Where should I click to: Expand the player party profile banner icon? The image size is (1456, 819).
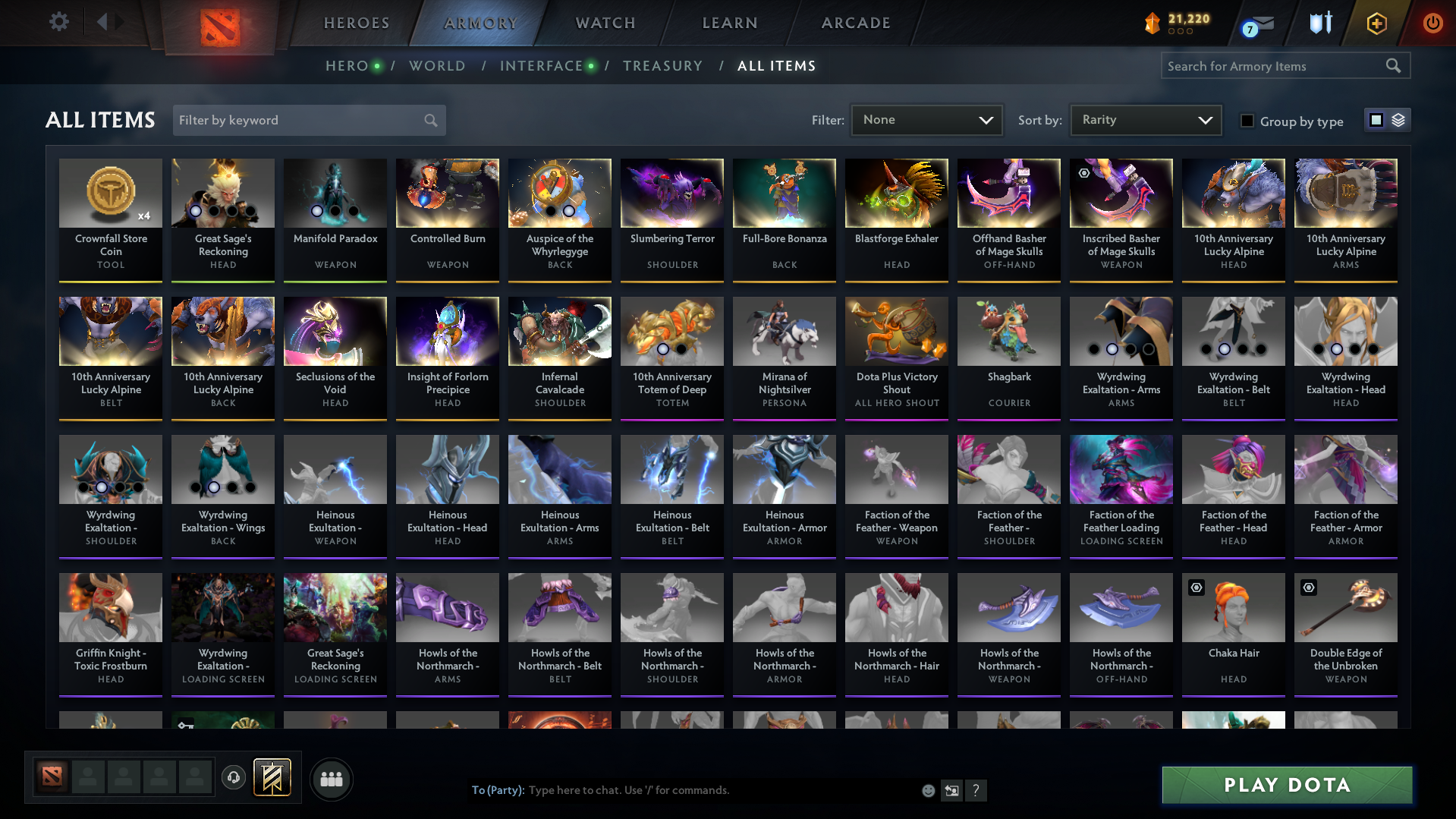tap(271, 778)
